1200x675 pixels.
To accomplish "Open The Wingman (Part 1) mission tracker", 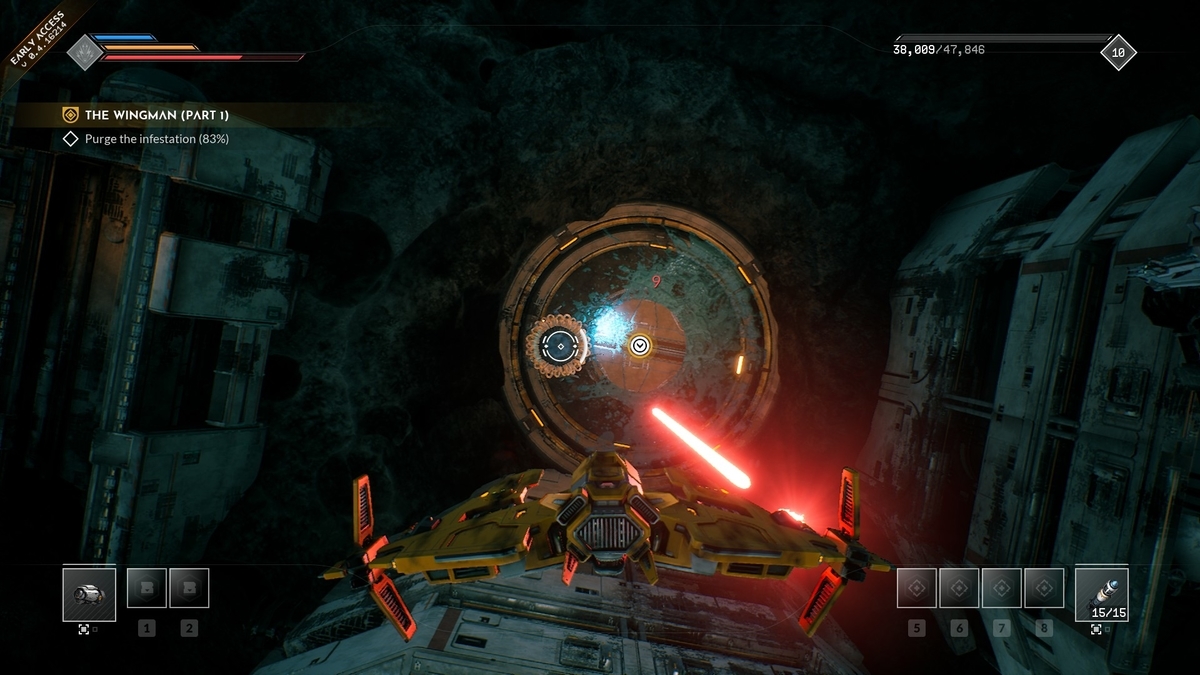I will [155, 115].
